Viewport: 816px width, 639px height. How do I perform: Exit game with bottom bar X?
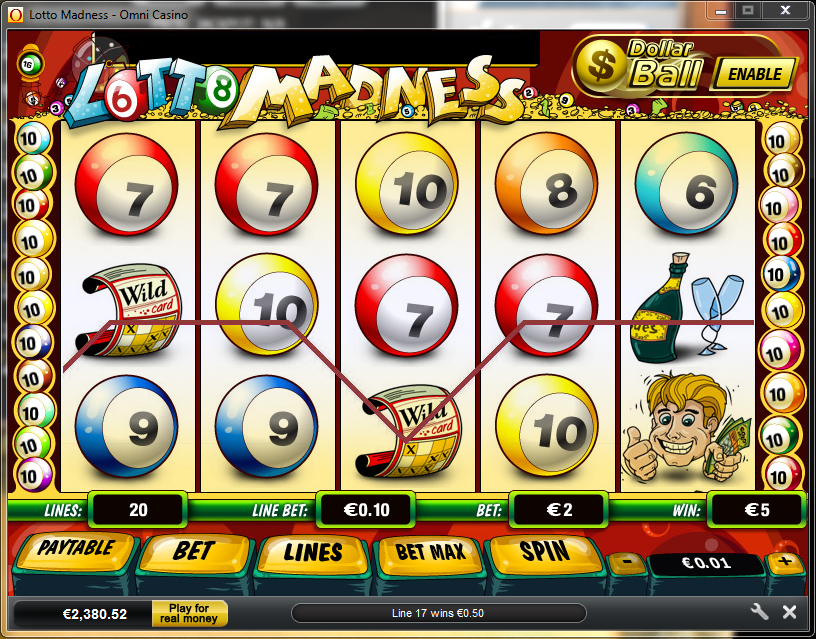[789, 612]
